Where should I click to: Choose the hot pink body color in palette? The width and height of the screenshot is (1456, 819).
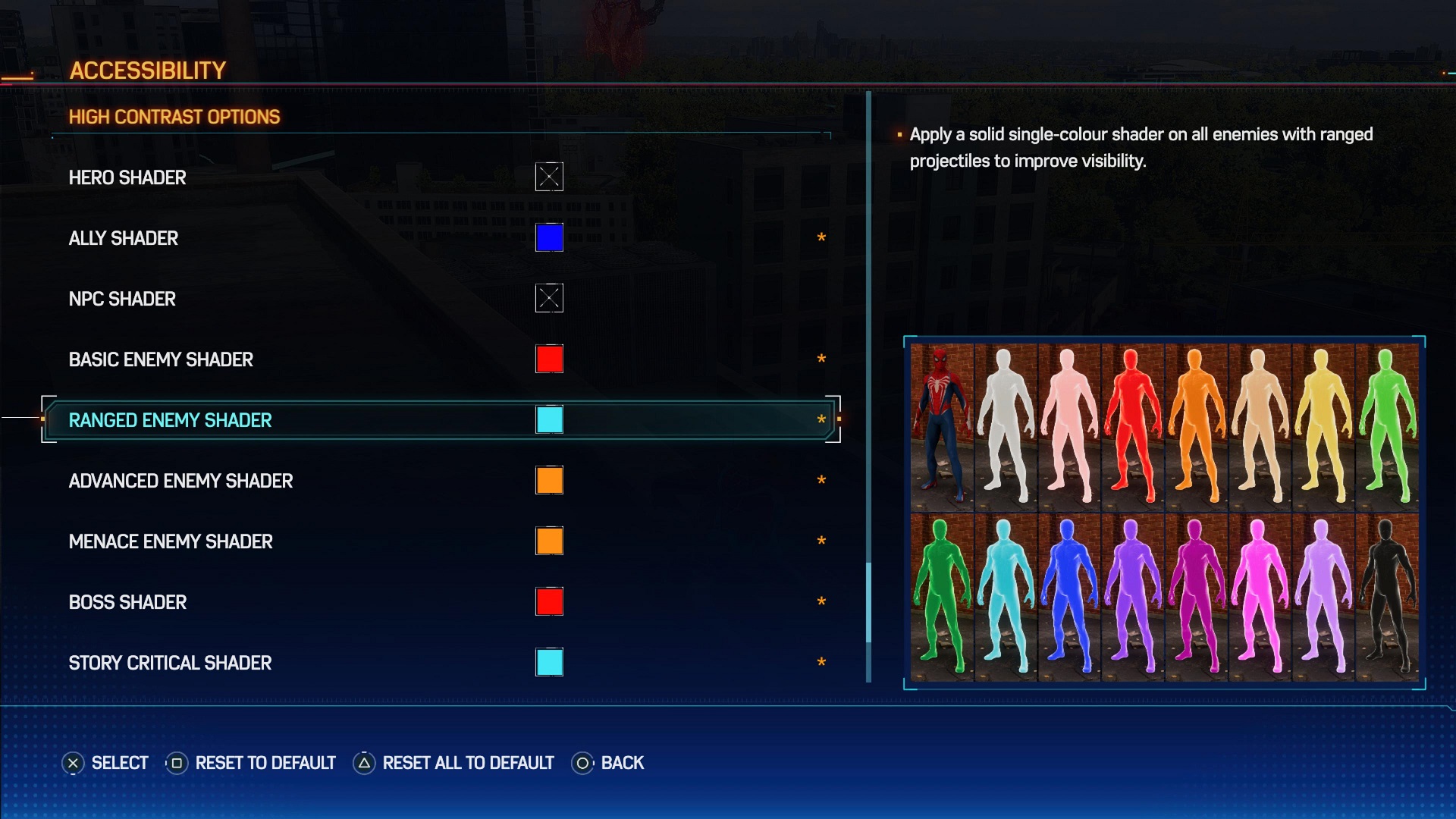(1260, 599)
